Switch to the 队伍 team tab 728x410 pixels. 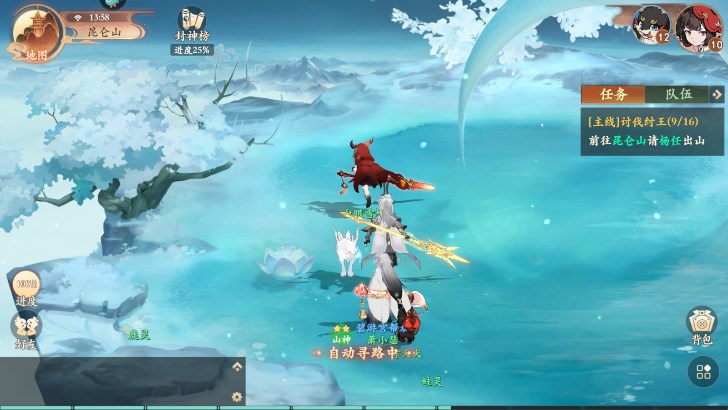tap(679, 94)
